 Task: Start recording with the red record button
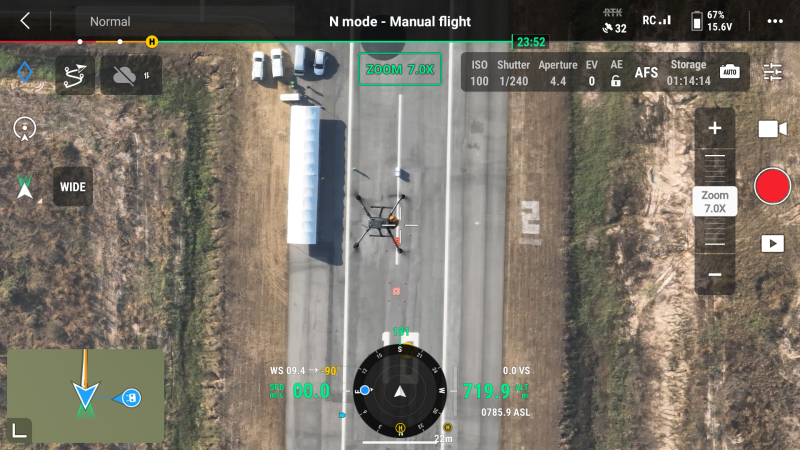[x=772, y=186]
